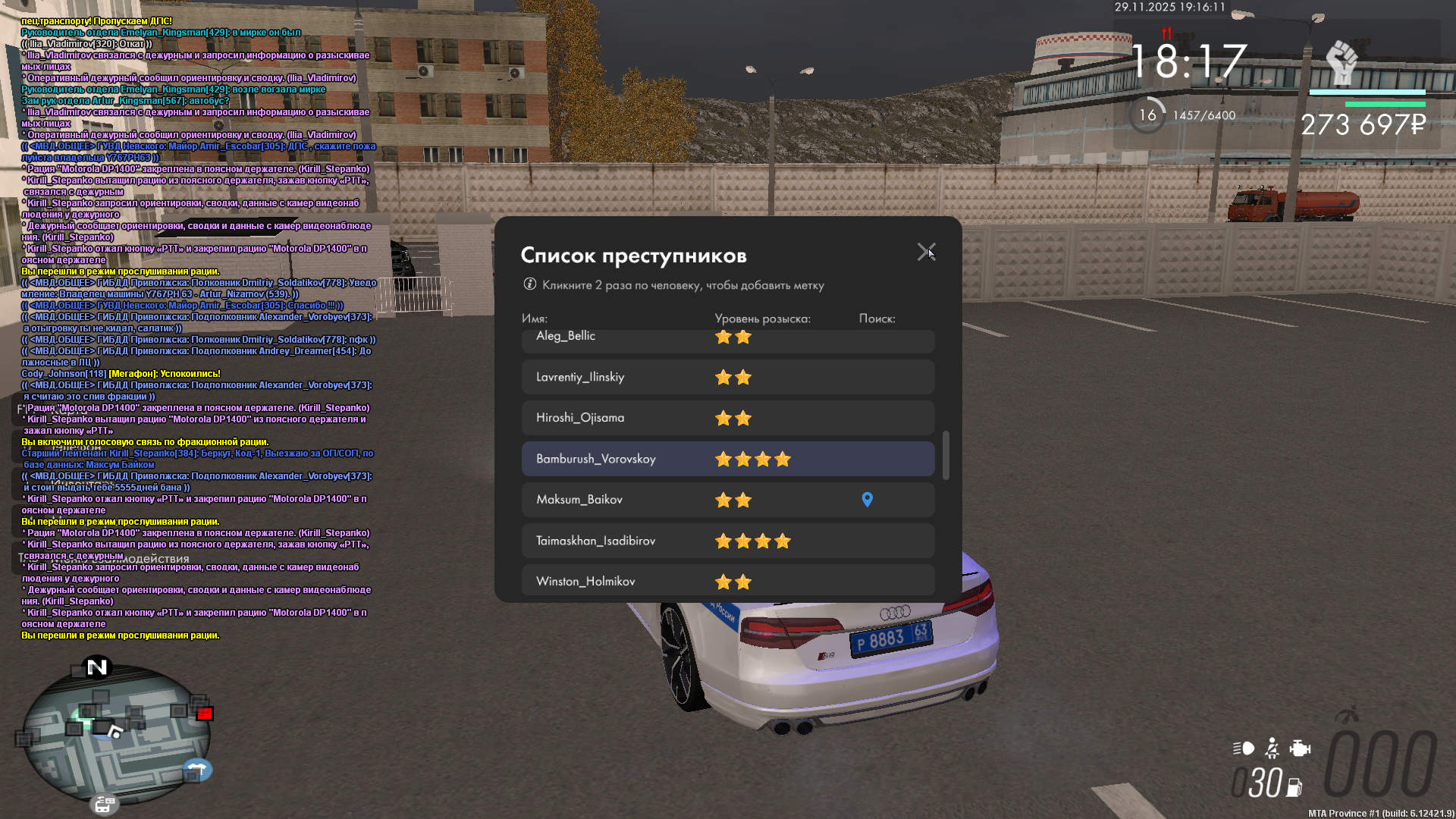Close the criminals list window
1456x819 pixels.
(926, 252)
